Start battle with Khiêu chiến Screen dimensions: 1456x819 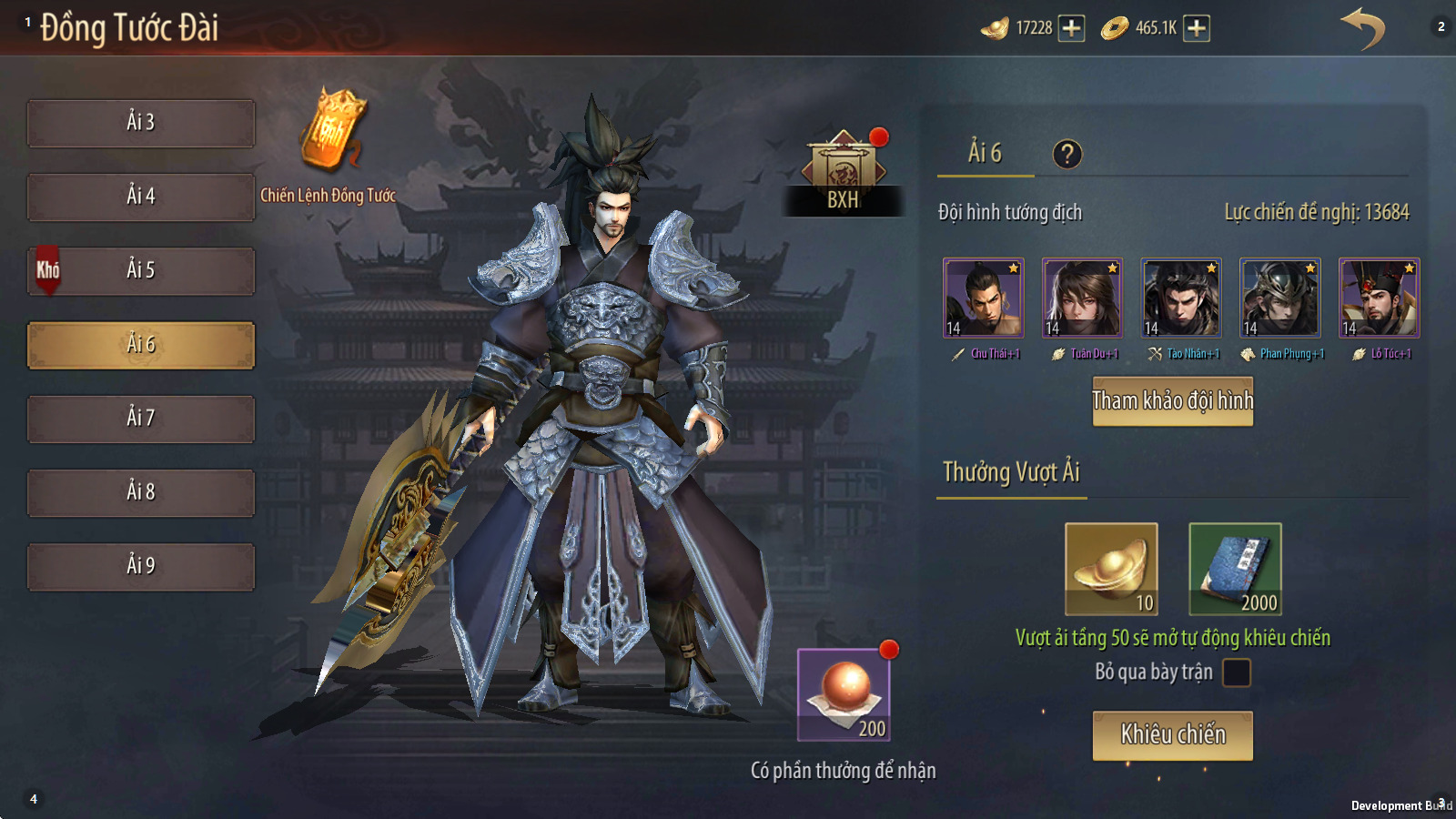click(1172, 735)
